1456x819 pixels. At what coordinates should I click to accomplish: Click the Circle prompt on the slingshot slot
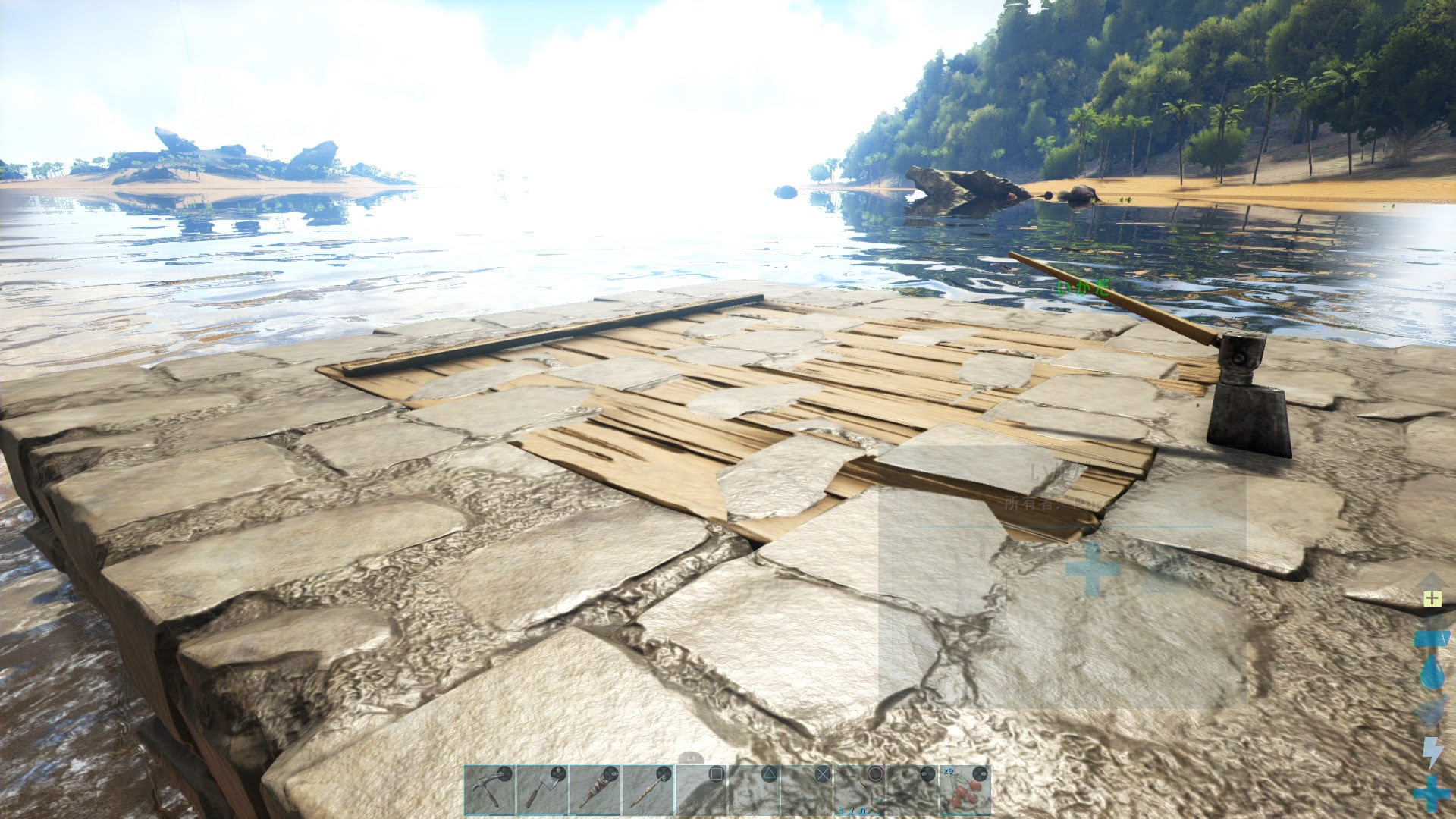tap(876, 772)
